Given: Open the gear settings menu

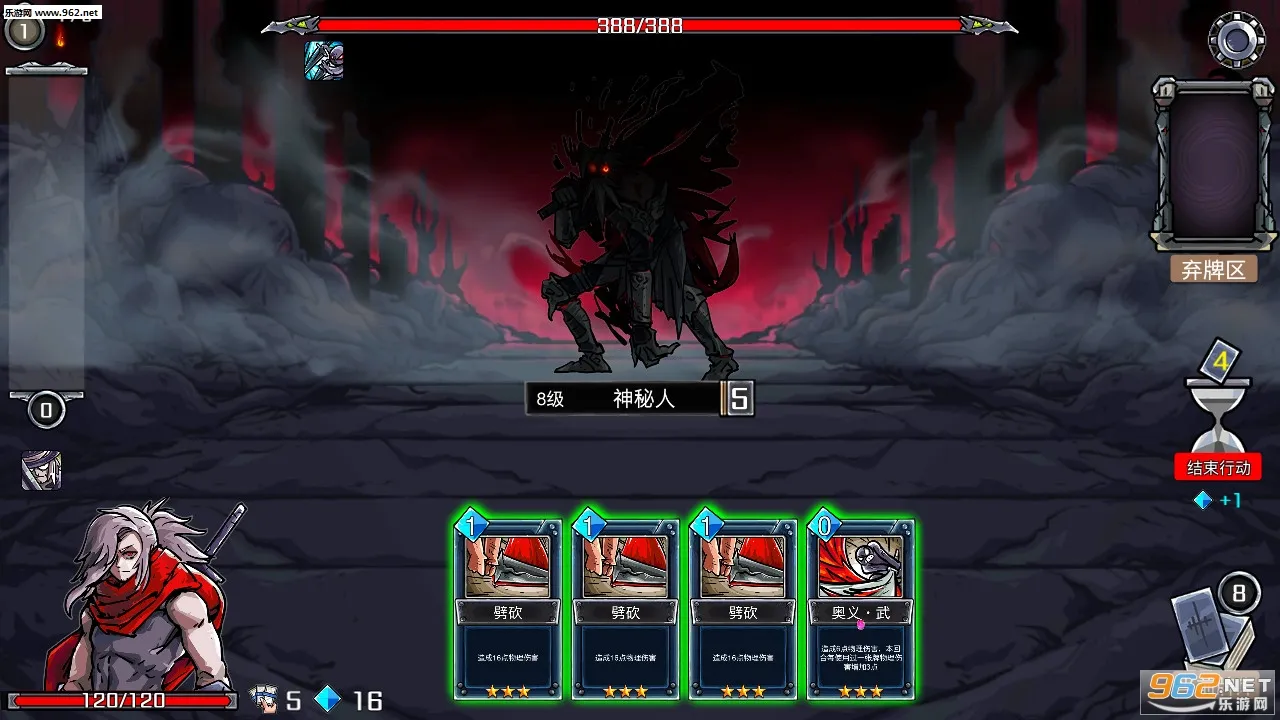Looking at the screenshot, I should click(x=1236, y=39).
